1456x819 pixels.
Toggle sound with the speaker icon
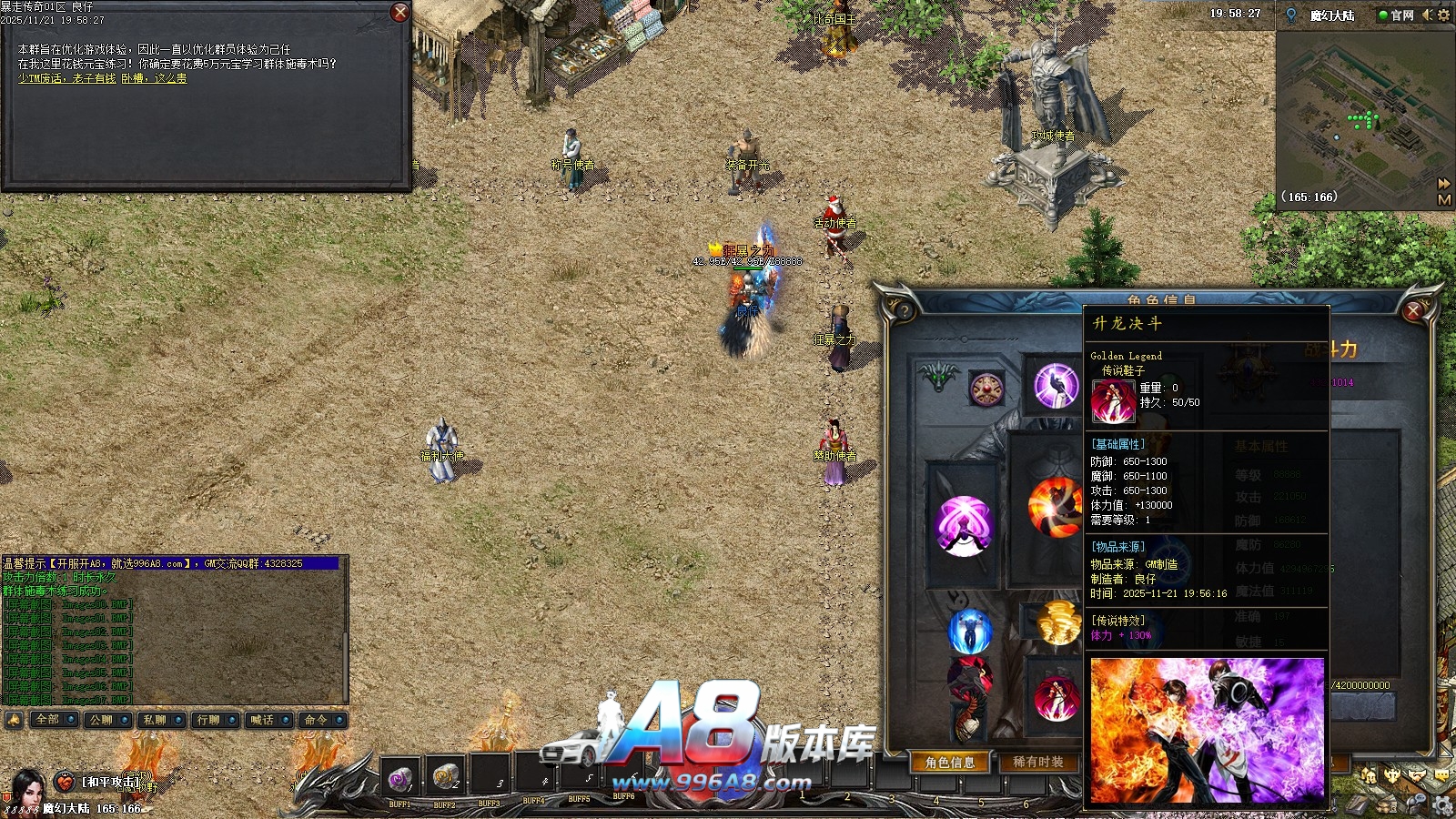point(1427,15)
